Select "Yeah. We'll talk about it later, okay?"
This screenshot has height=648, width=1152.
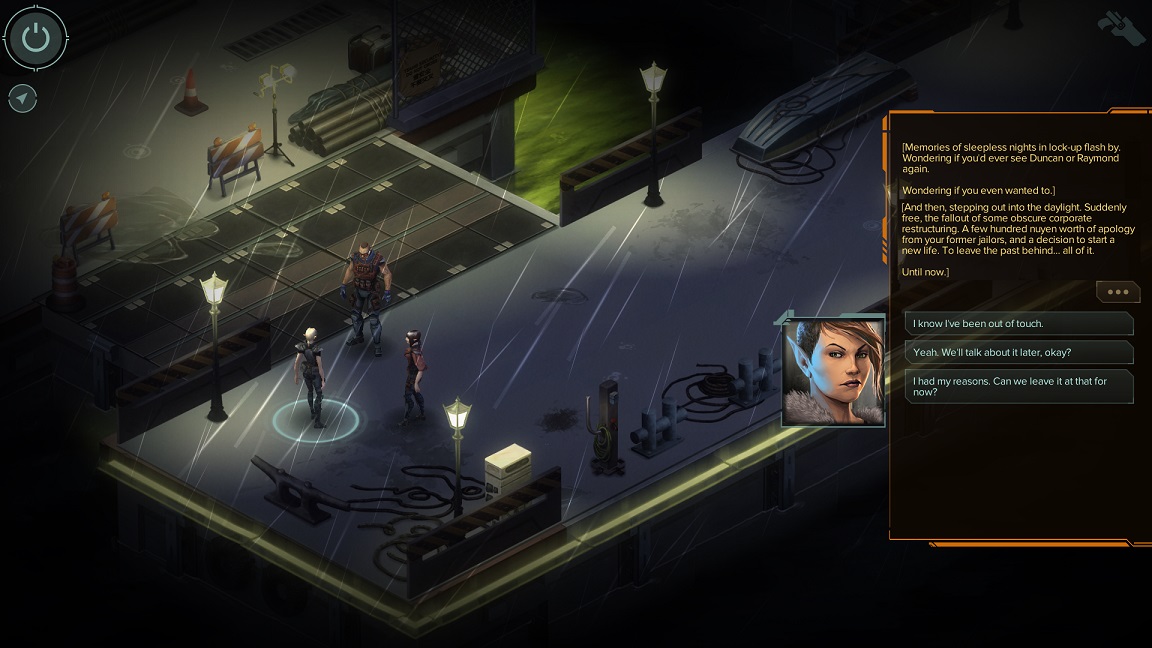[1018, 352]
